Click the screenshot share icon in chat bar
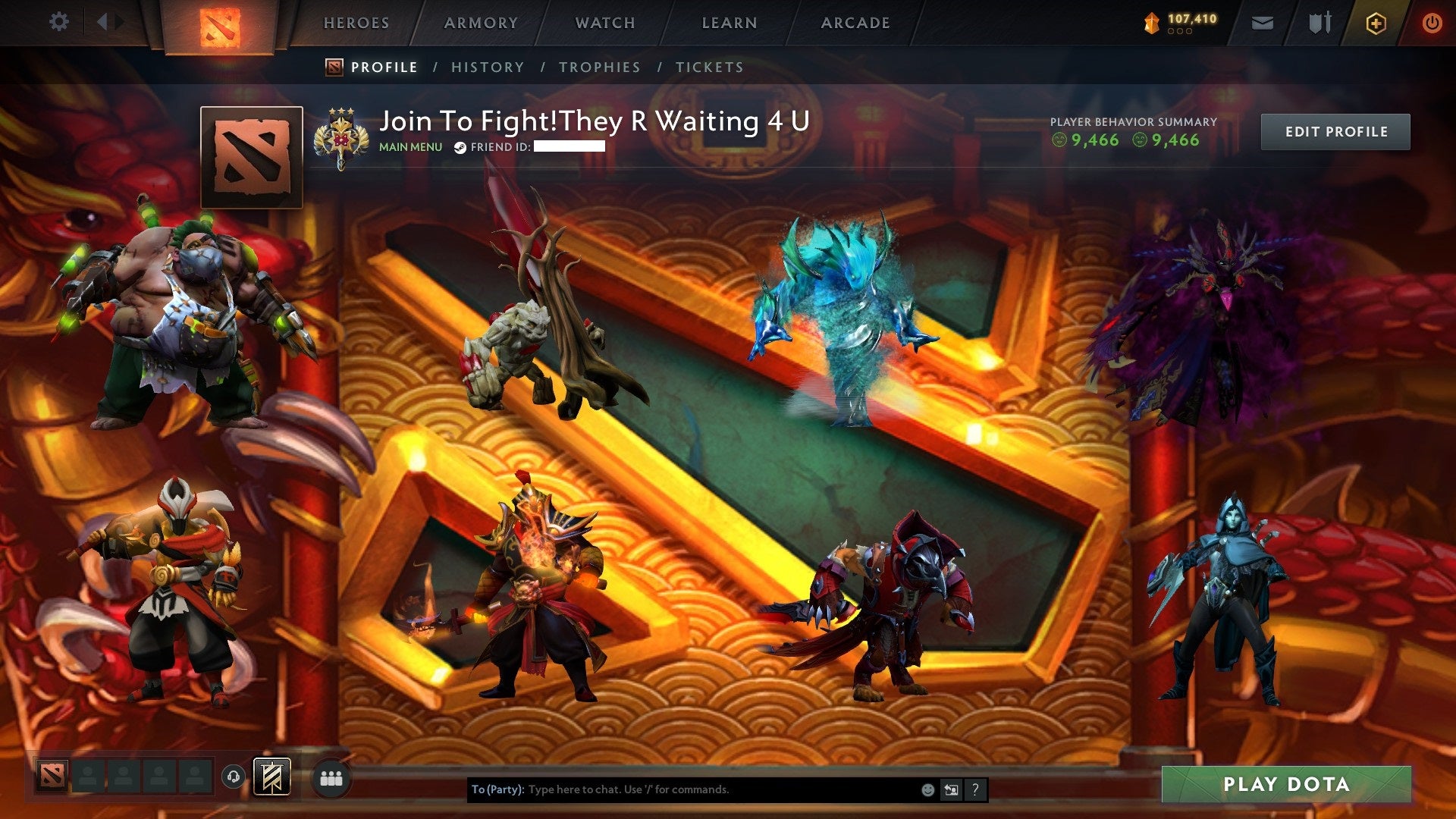This screenshot has width=1456, height=819. click(951, 789)
